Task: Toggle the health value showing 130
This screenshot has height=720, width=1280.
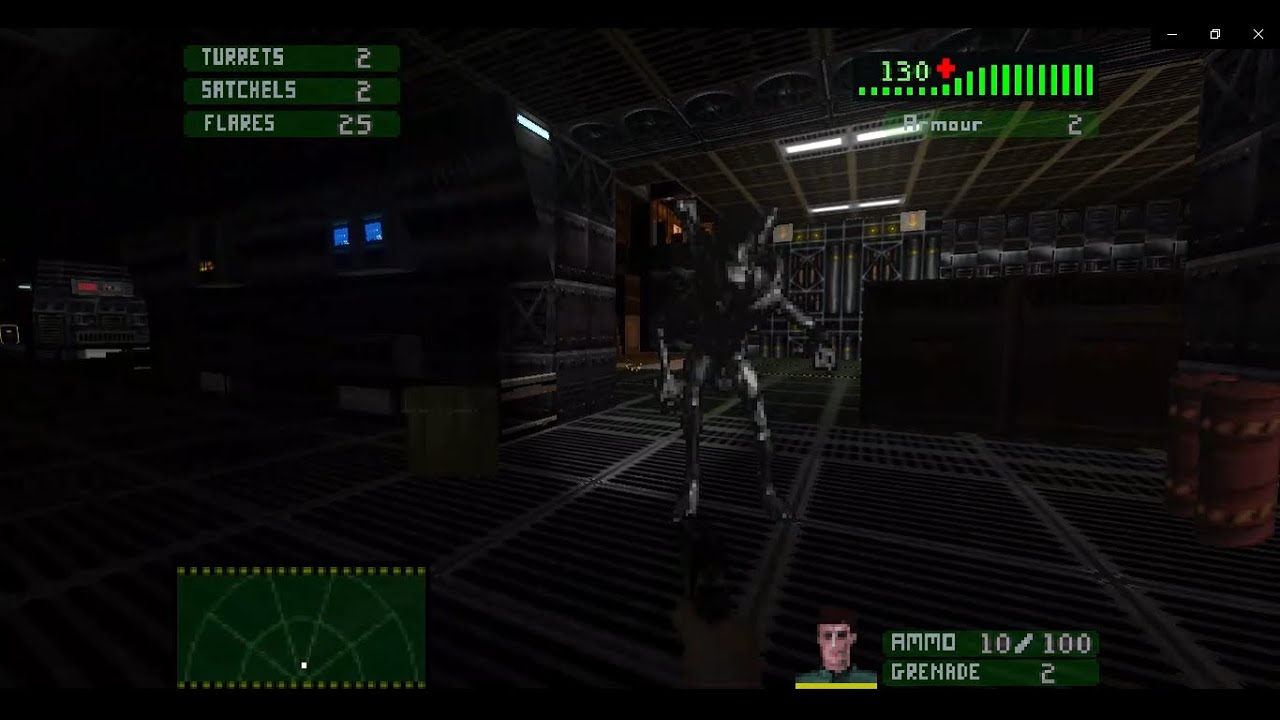Action: pos(906,71)
